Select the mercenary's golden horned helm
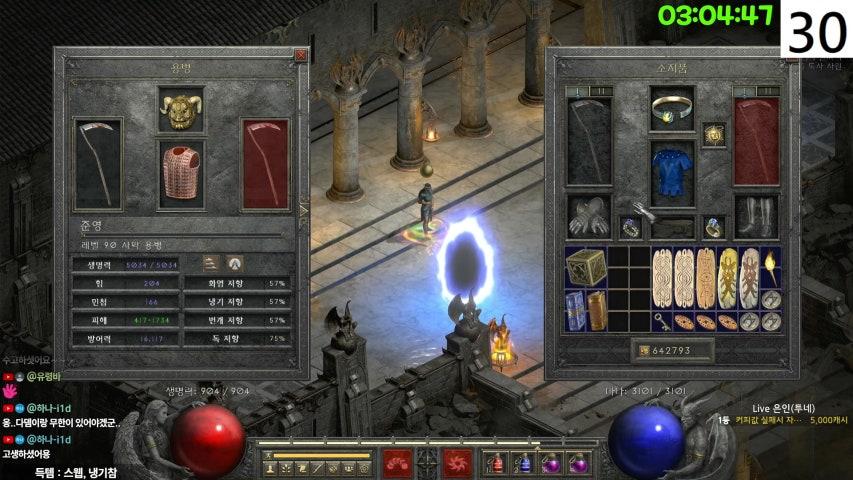Viewport: 853px width, 480px height. click(x=181, y=109)
